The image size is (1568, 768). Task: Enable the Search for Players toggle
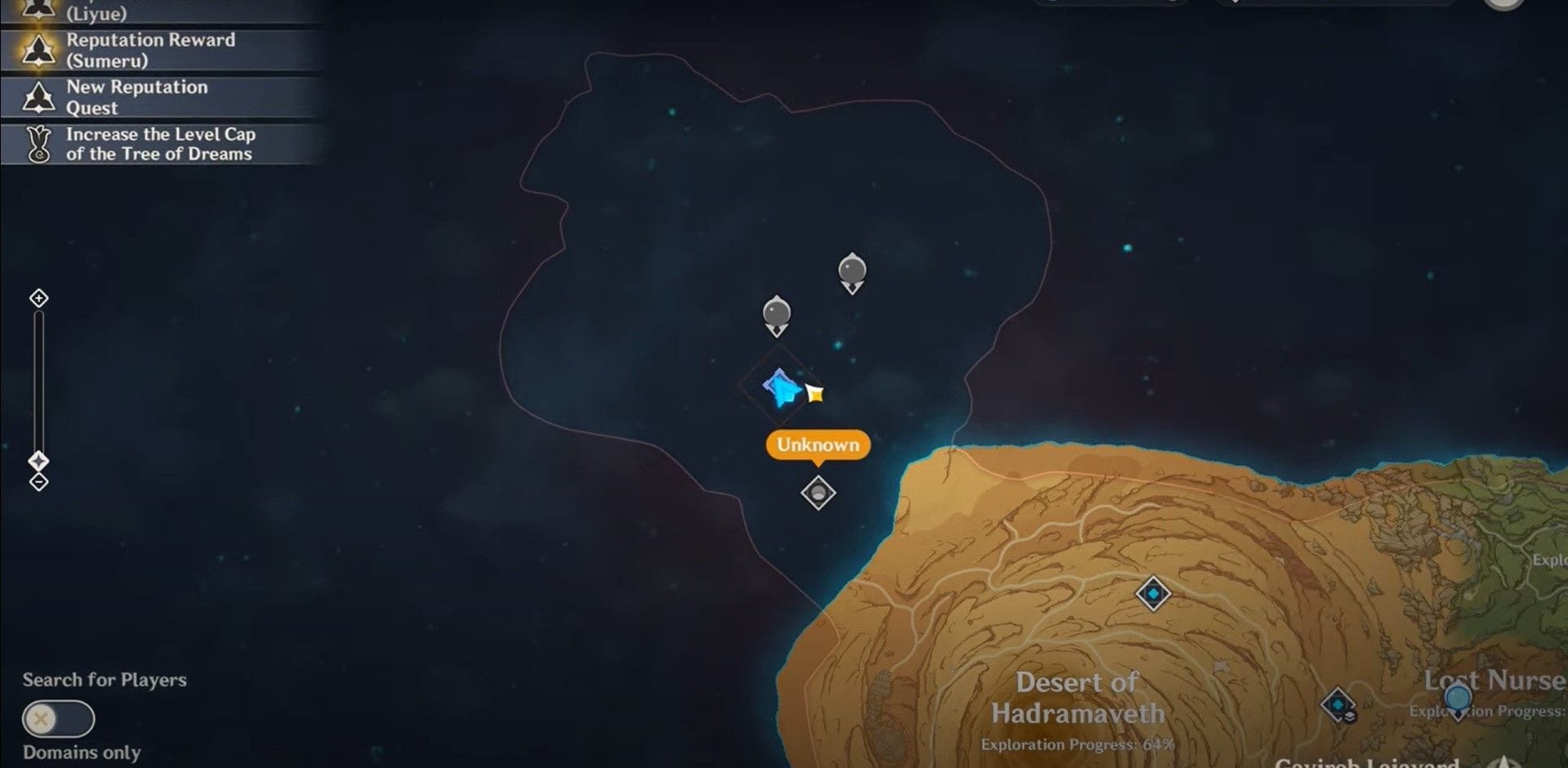coord(57,720)
